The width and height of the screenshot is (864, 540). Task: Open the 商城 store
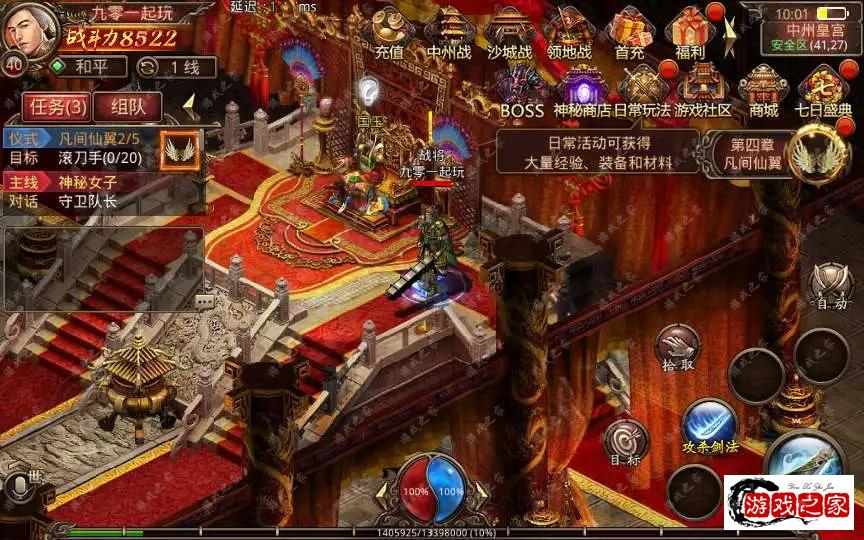pyautogui.click(x=764, y=88)
